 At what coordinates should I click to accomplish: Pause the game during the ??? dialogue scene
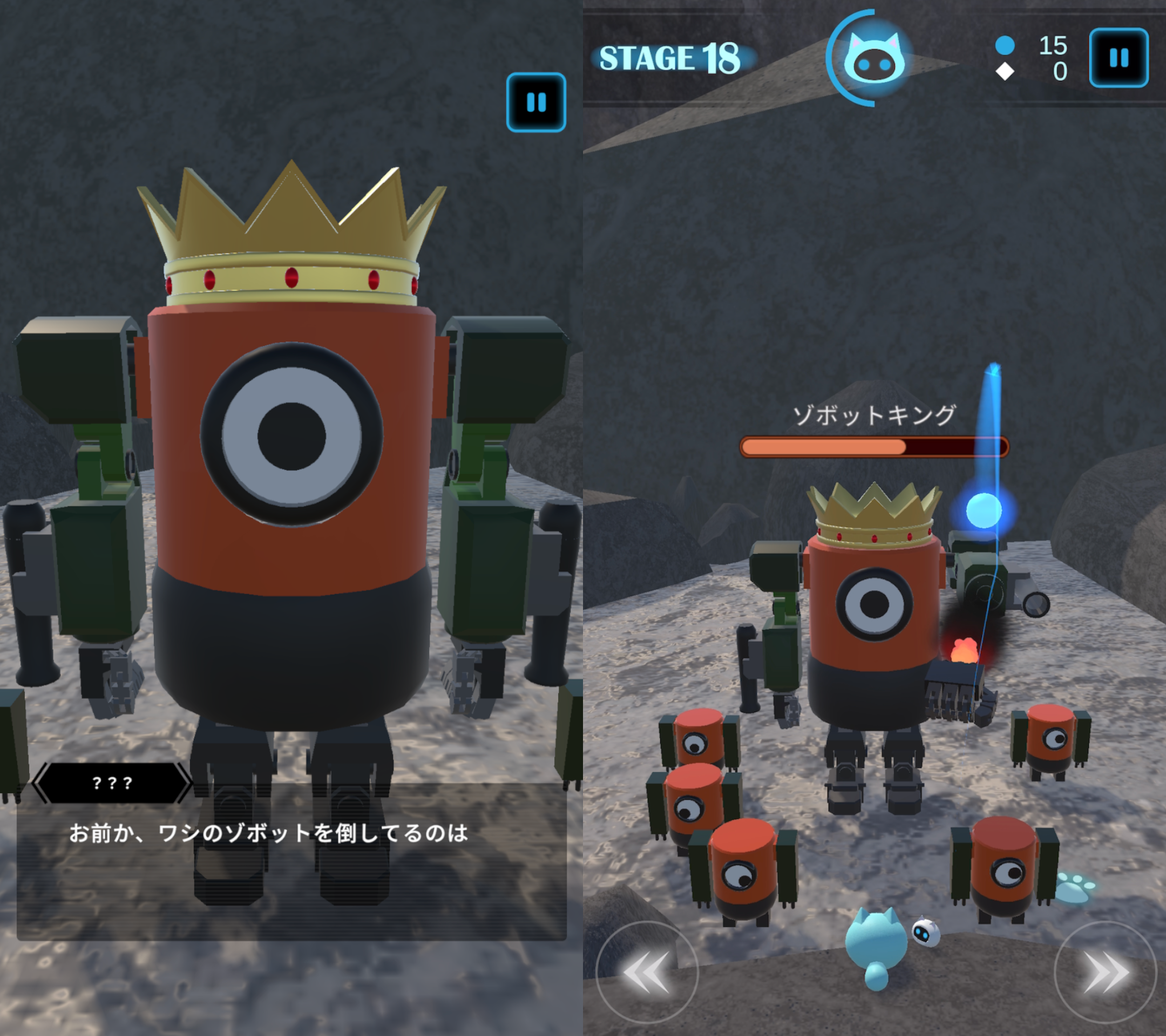(x=535, y=103)
